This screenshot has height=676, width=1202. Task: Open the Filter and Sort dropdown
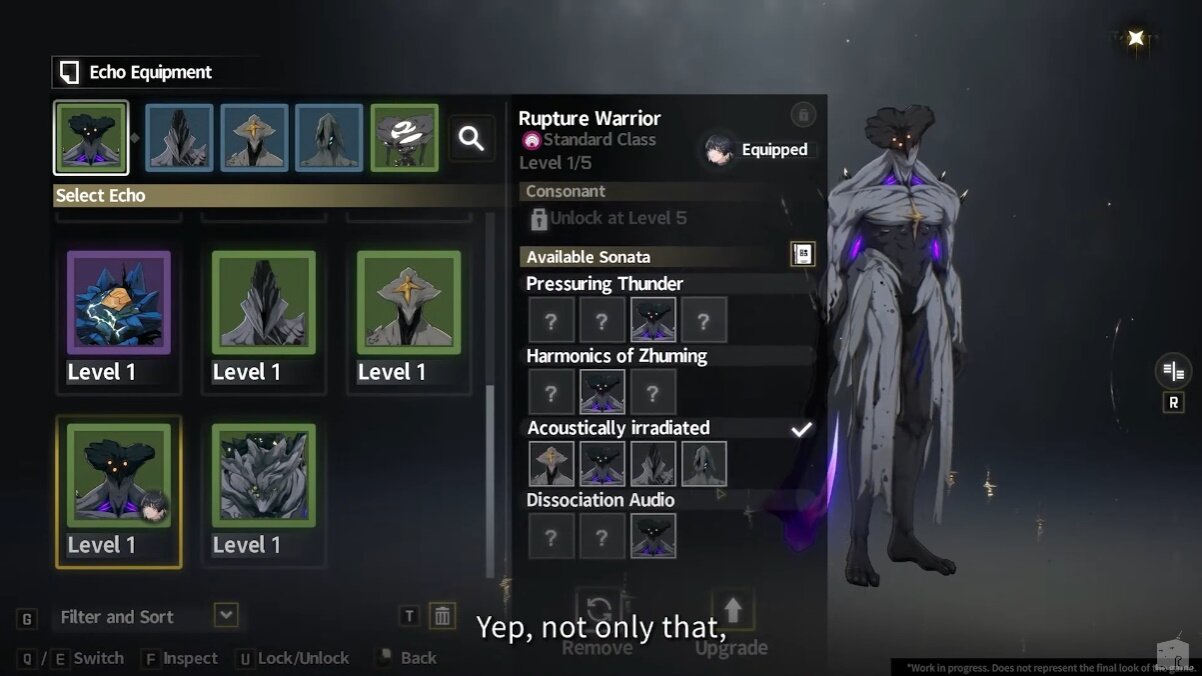click(227, 616)
